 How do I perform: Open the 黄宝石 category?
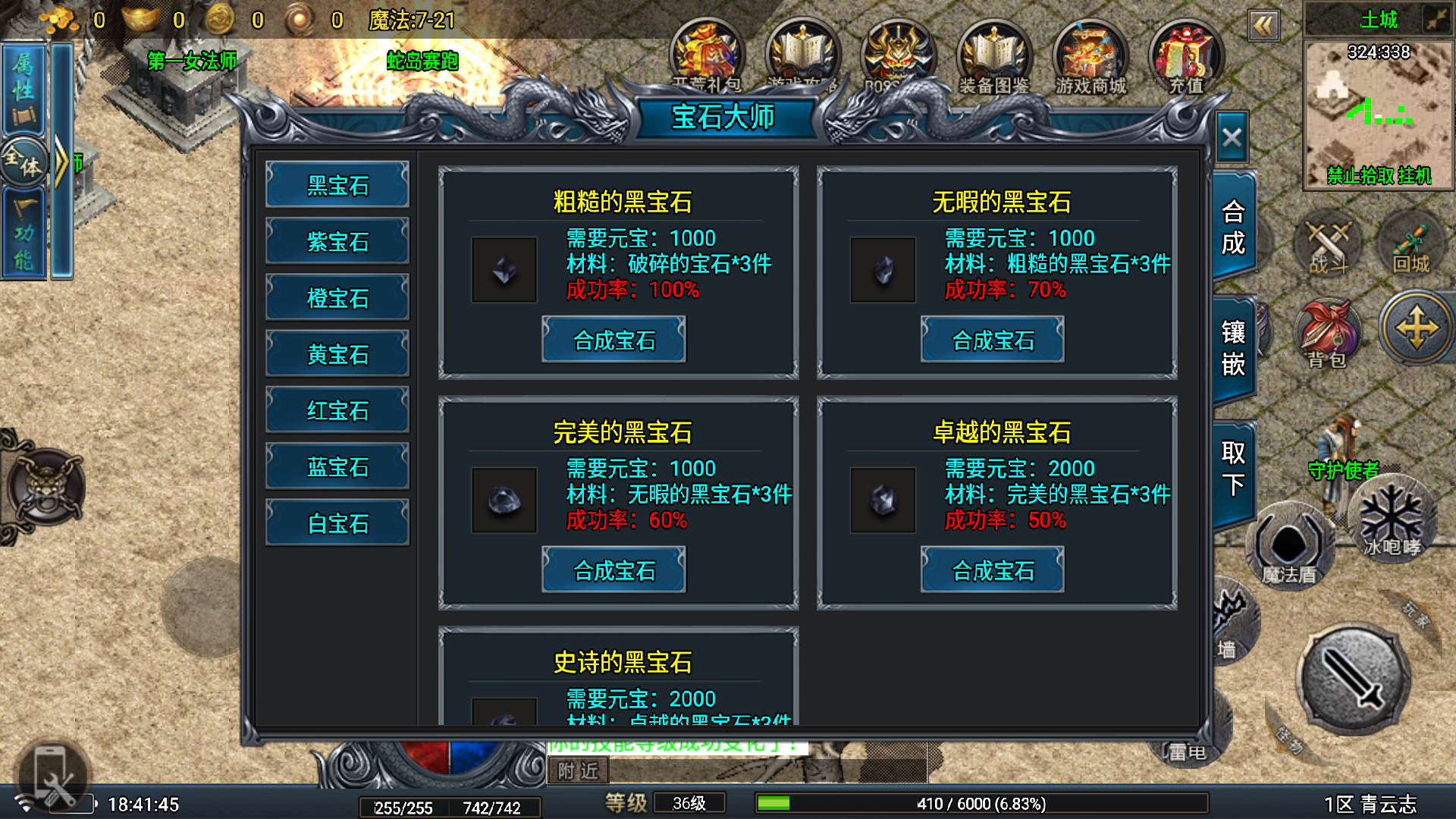point(337,354)
